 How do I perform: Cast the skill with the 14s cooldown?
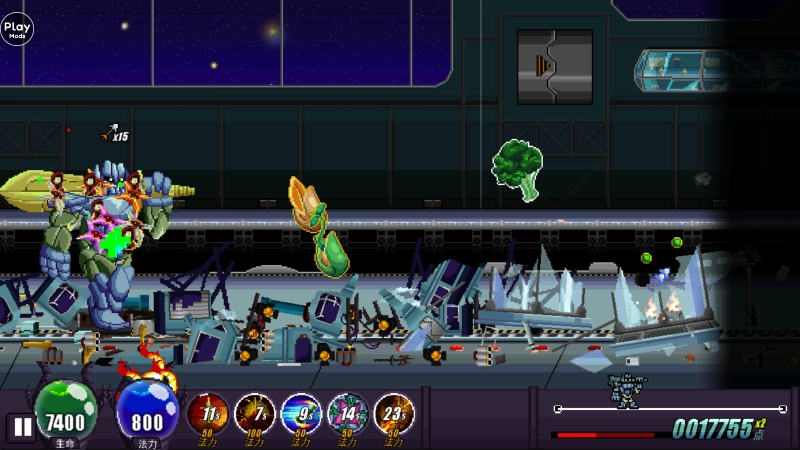click(347, 413)
